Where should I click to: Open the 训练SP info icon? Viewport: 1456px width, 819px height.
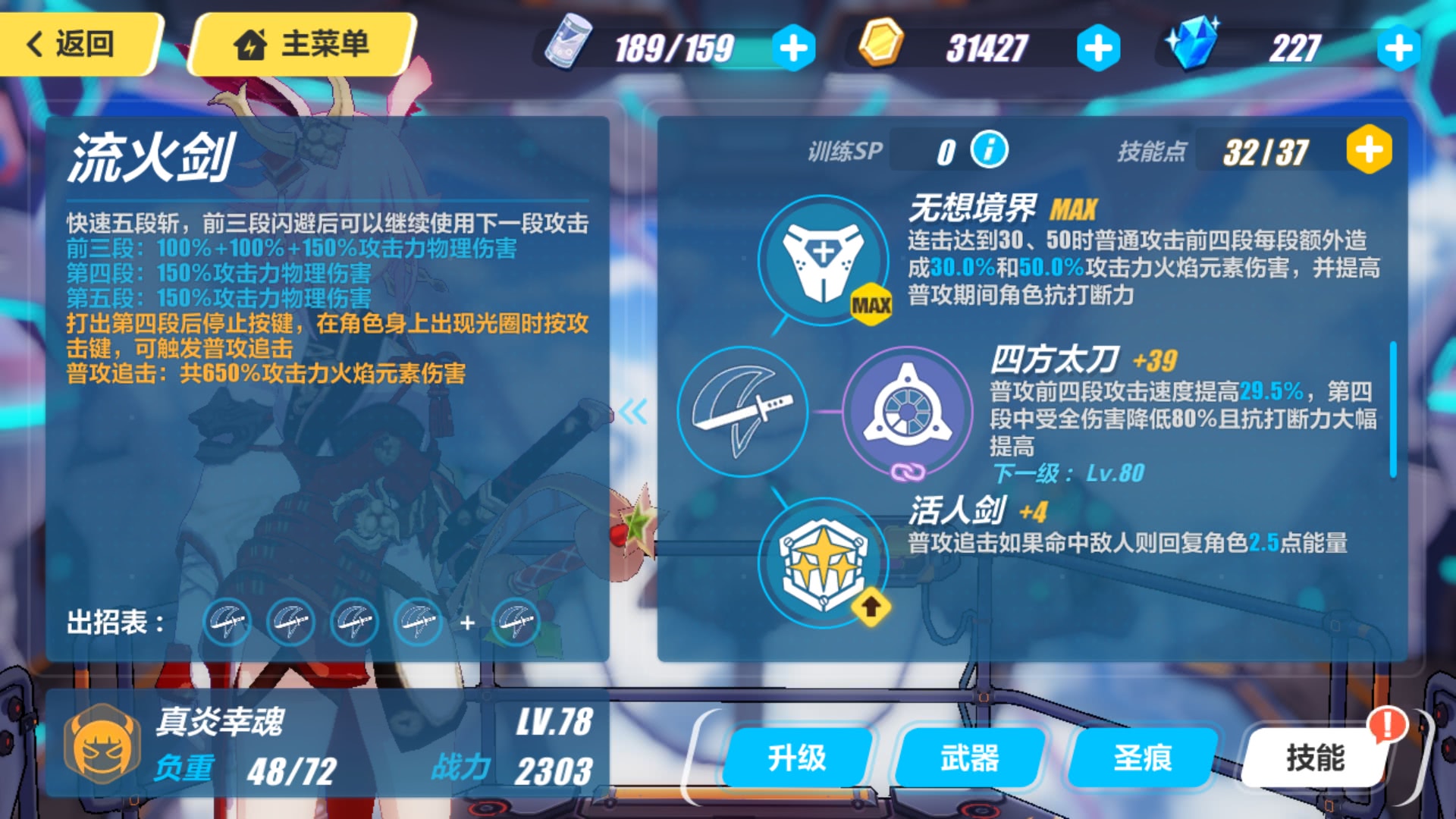991,149
